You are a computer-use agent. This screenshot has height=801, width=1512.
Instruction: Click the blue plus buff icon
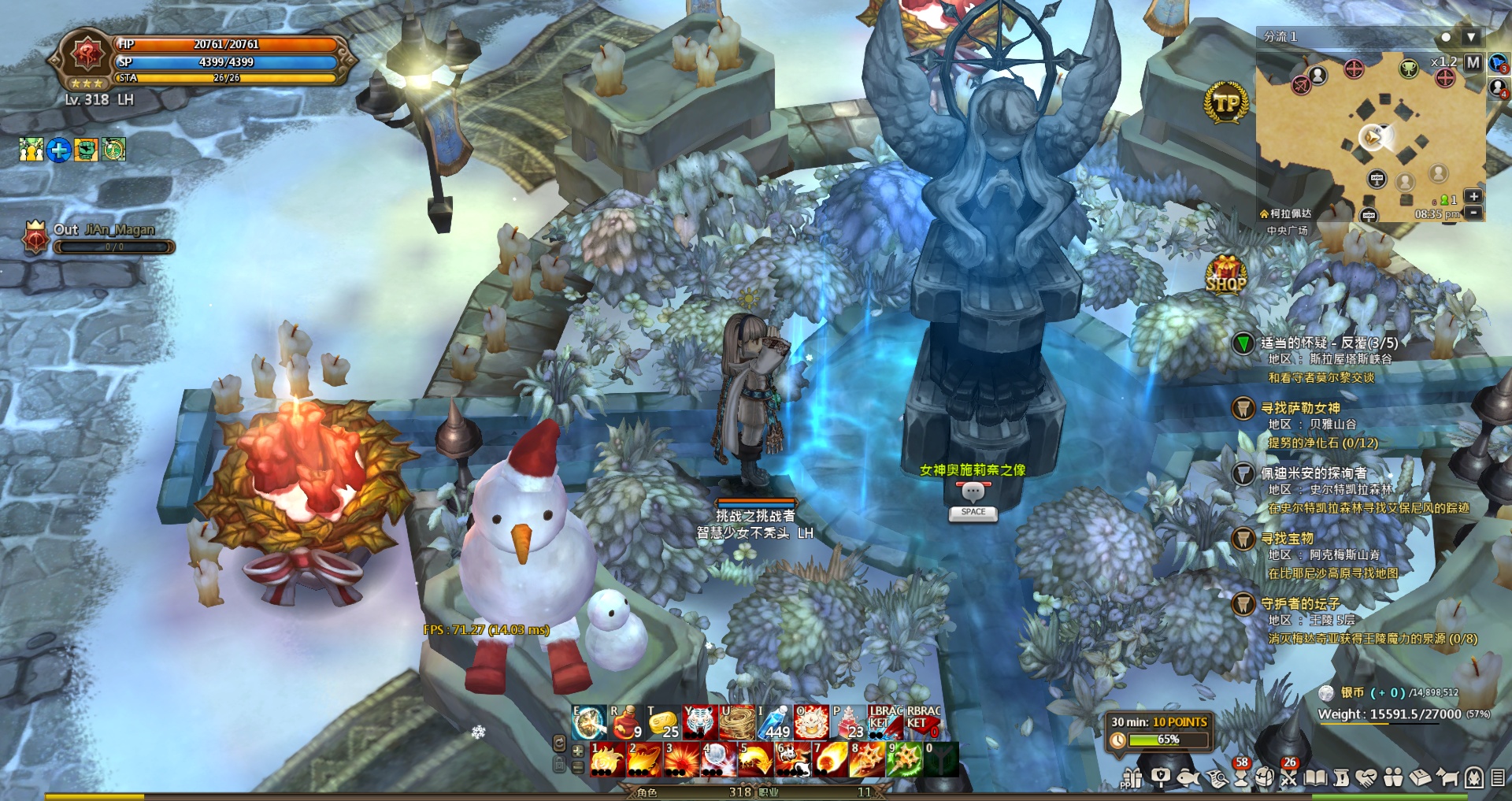point(59,150)
